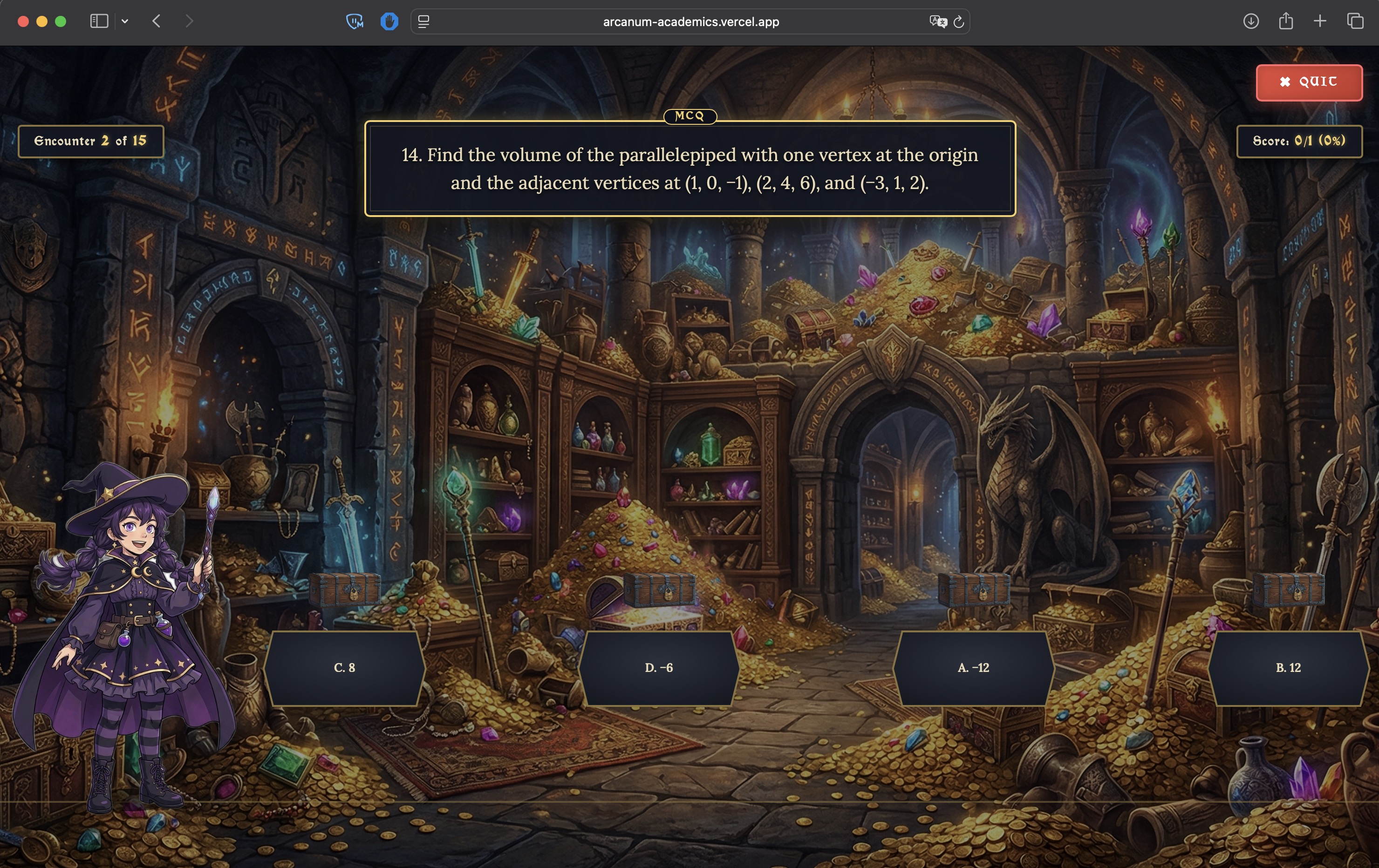This screenshot has height=868, width=1379.
Task: Answer with B. 12
Action: 1288,668
